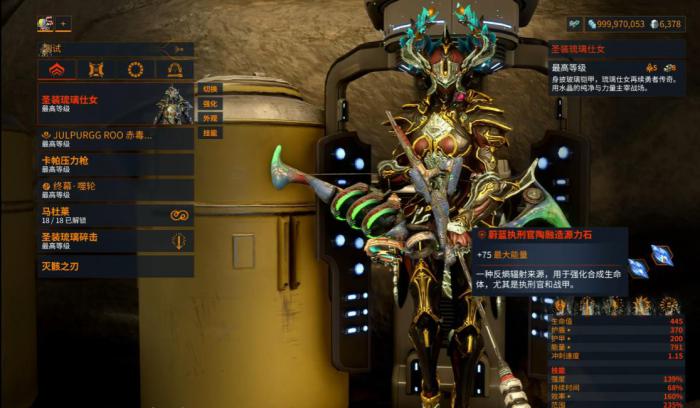Switch to the circular ring icon tab
The image size is (700, 408).
pos(135,70)
